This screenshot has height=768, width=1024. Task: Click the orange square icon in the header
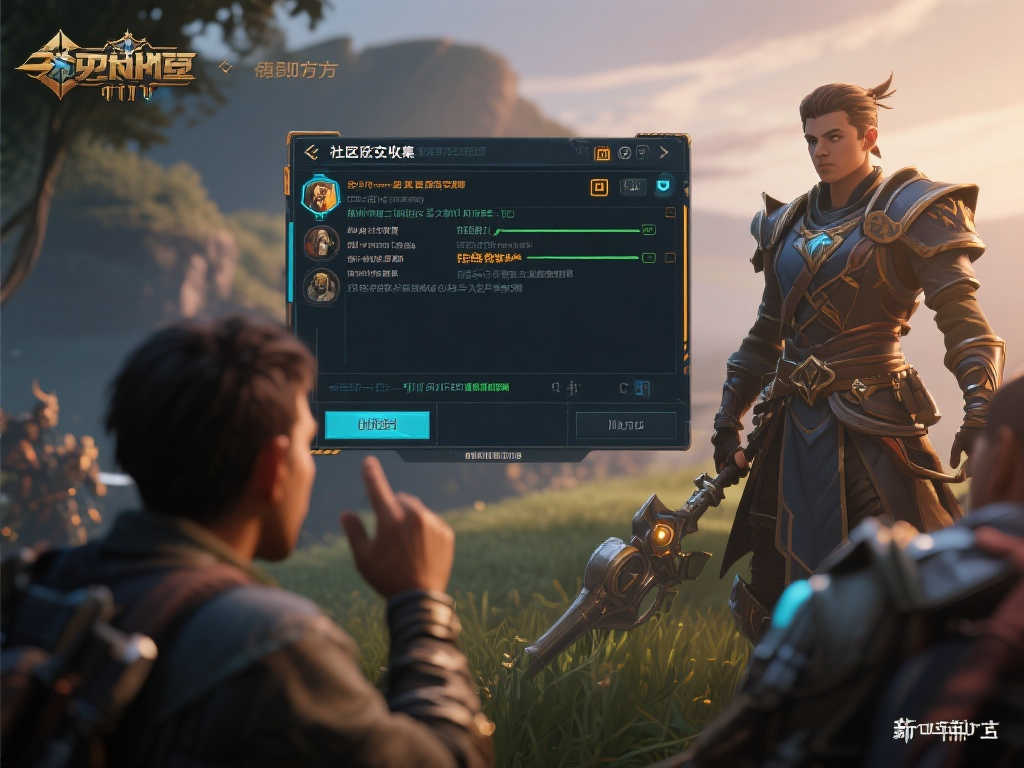point(602,153)
